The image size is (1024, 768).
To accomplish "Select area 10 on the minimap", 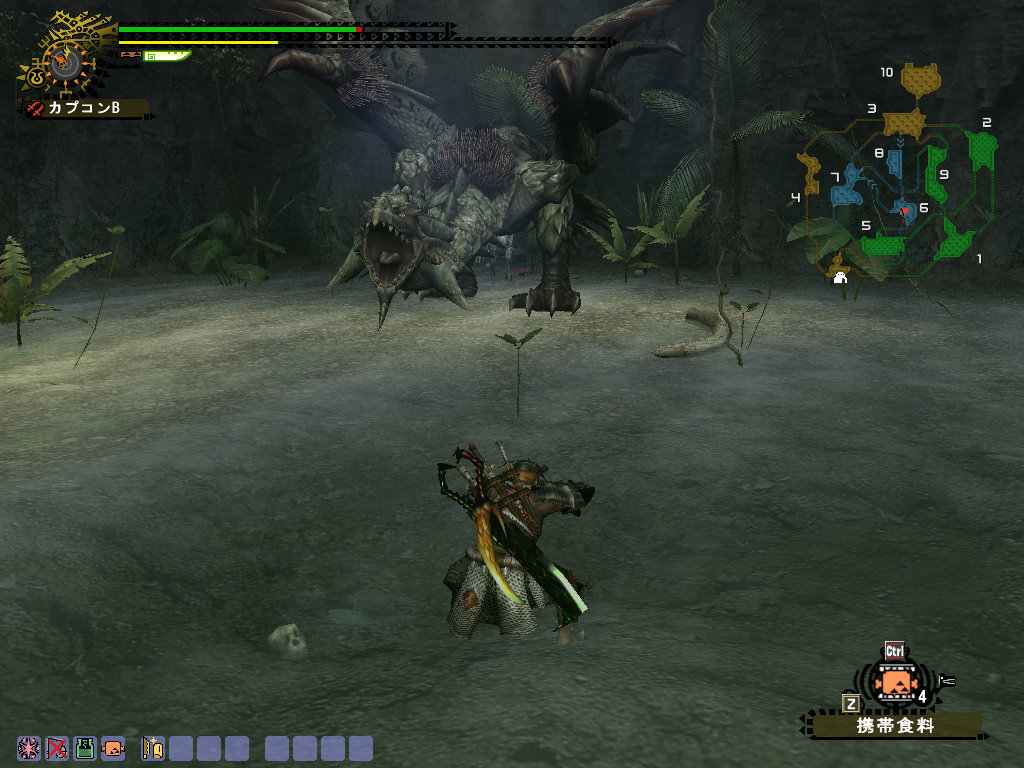I will (921, 78).
